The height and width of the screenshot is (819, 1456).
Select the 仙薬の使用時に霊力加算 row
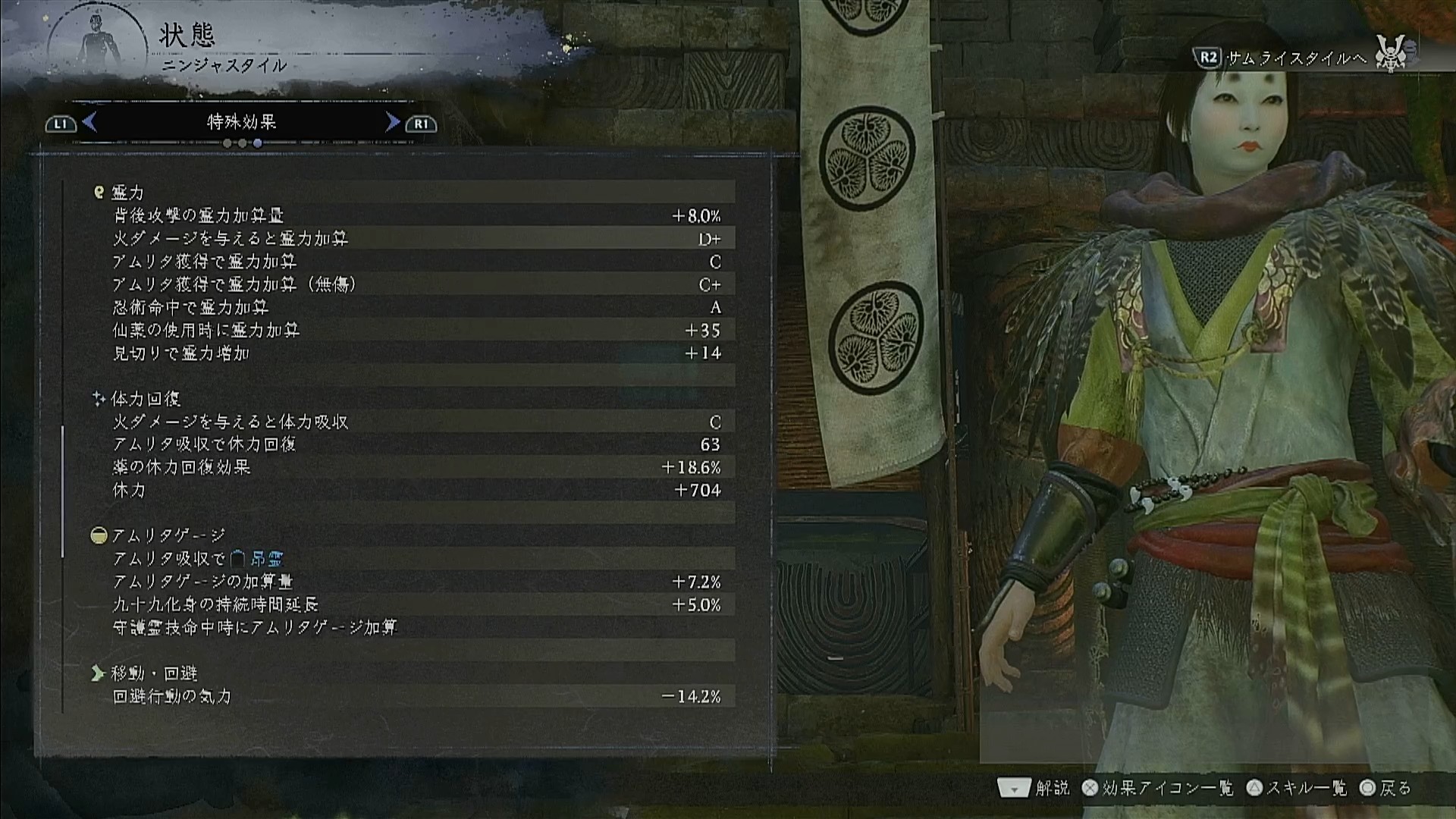tap(416, 330)
